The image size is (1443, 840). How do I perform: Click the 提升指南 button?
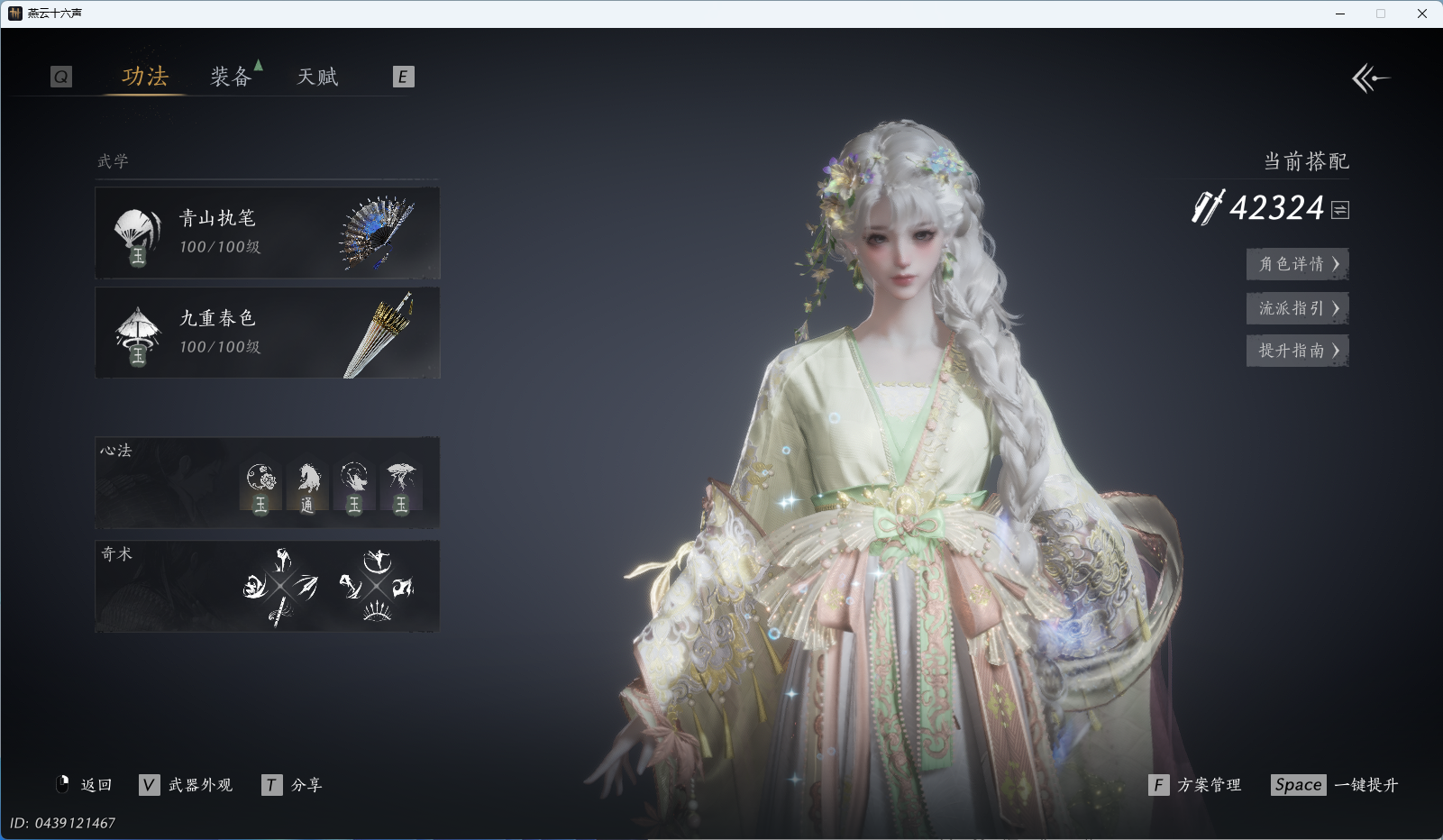(1297, 351)
